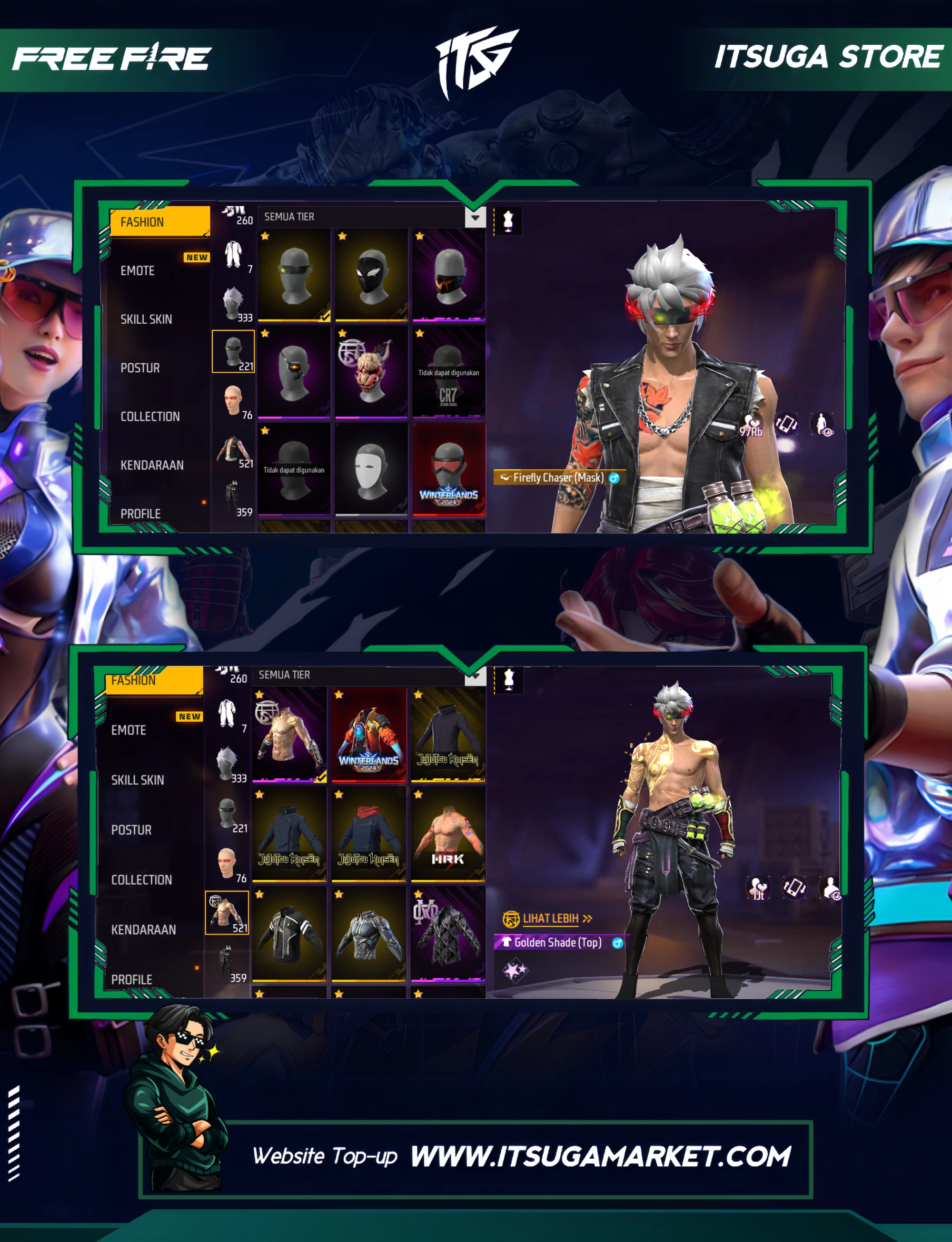Choose the gray armored top
The width and height of the screenshot is (952, 1242).
[369, 934]
